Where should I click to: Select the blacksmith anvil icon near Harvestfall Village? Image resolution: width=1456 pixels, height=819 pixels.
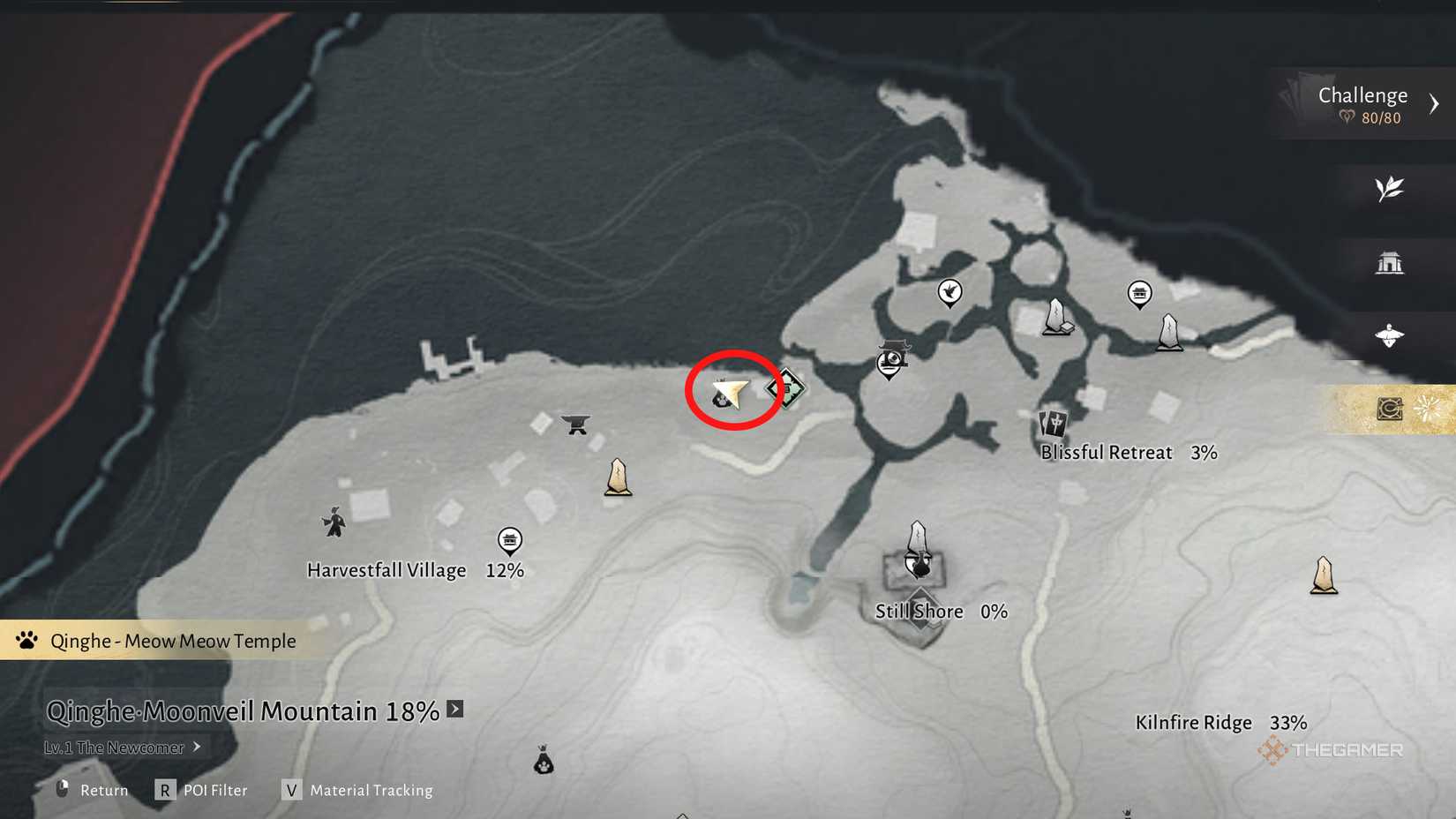click(x=574, y=425)
